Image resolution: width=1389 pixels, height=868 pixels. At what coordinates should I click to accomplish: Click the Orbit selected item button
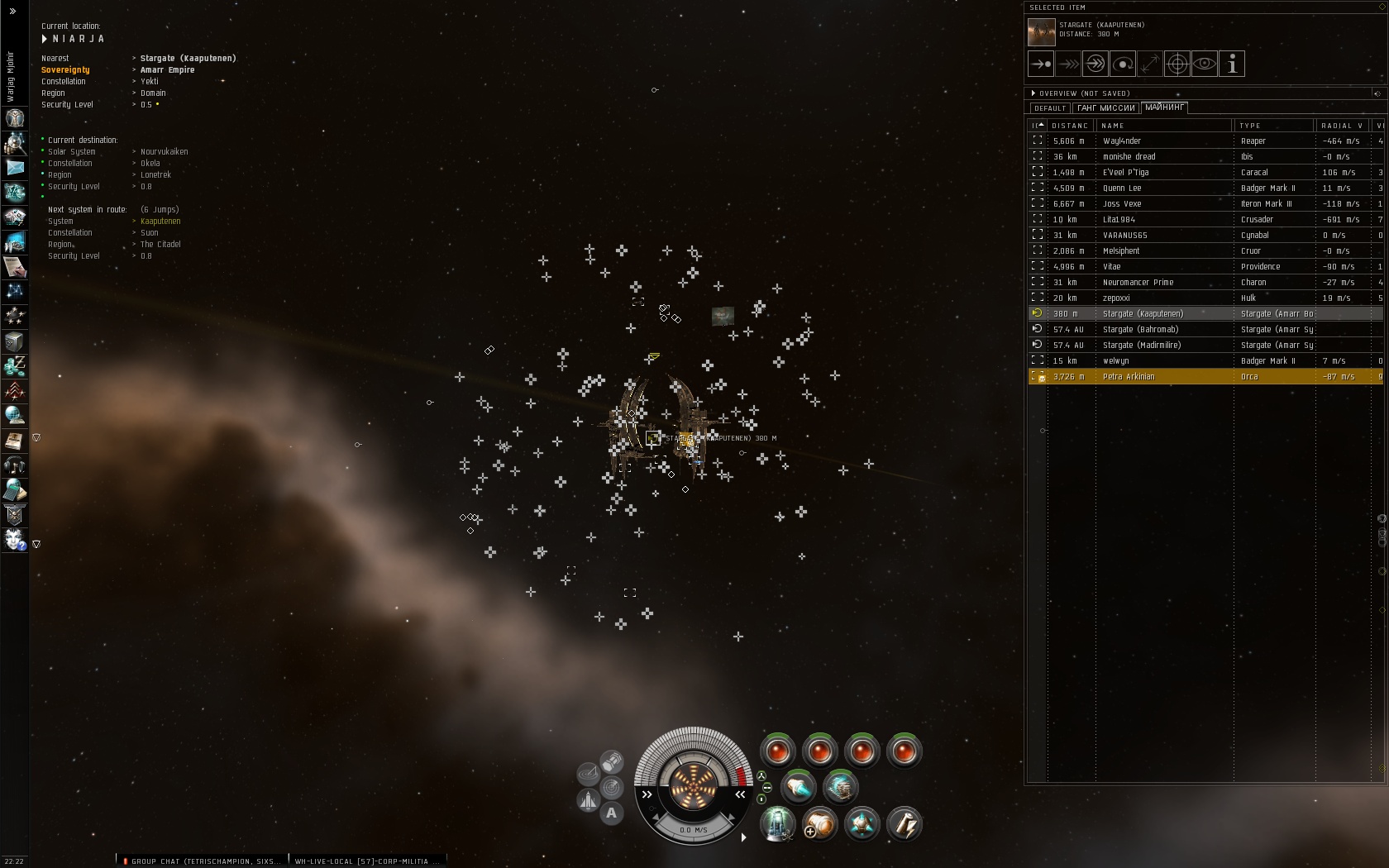coord(1123,64)
